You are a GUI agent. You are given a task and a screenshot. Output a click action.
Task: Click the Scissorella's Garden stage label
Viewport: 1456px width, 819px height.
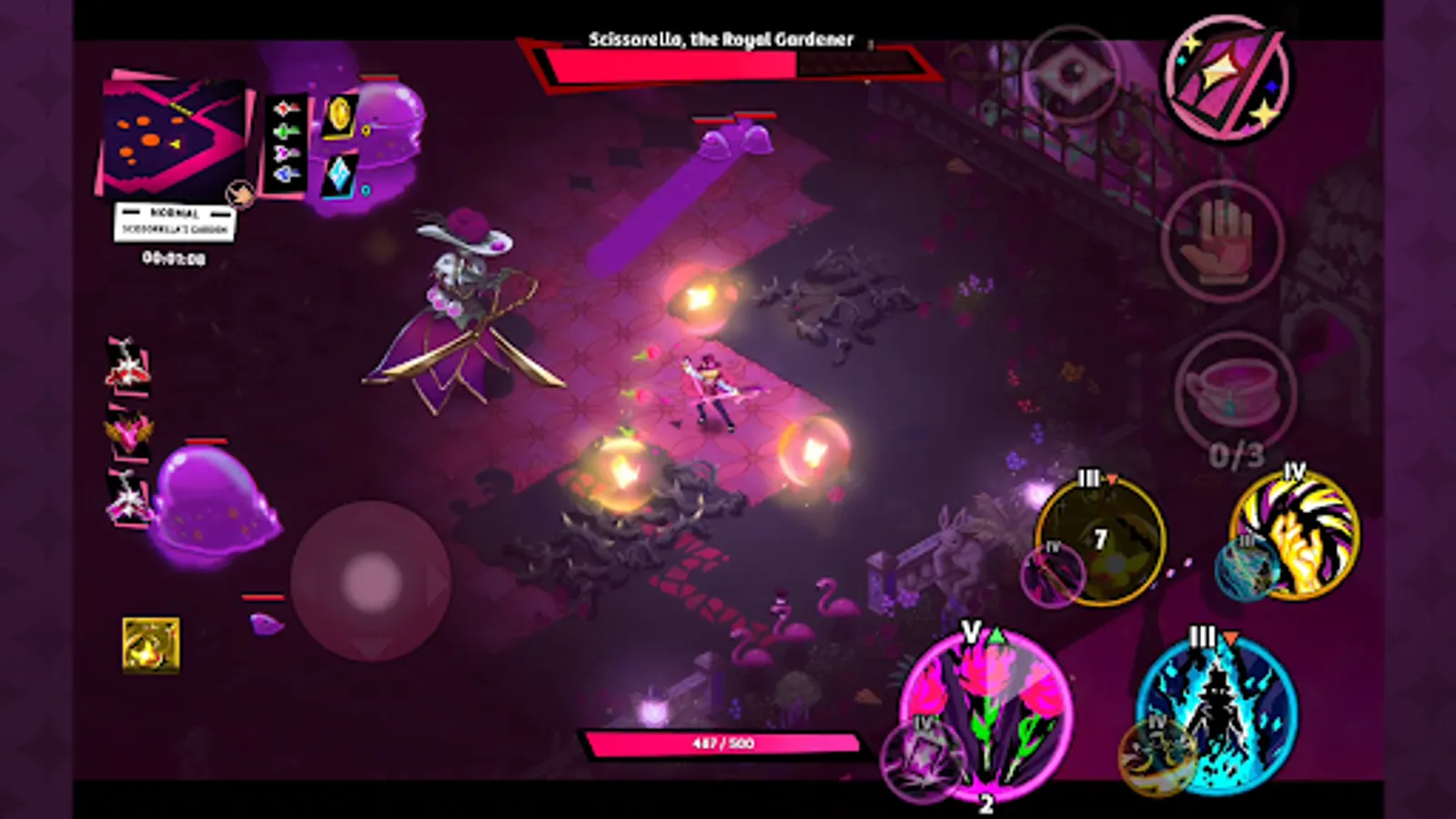pos(175,230)
